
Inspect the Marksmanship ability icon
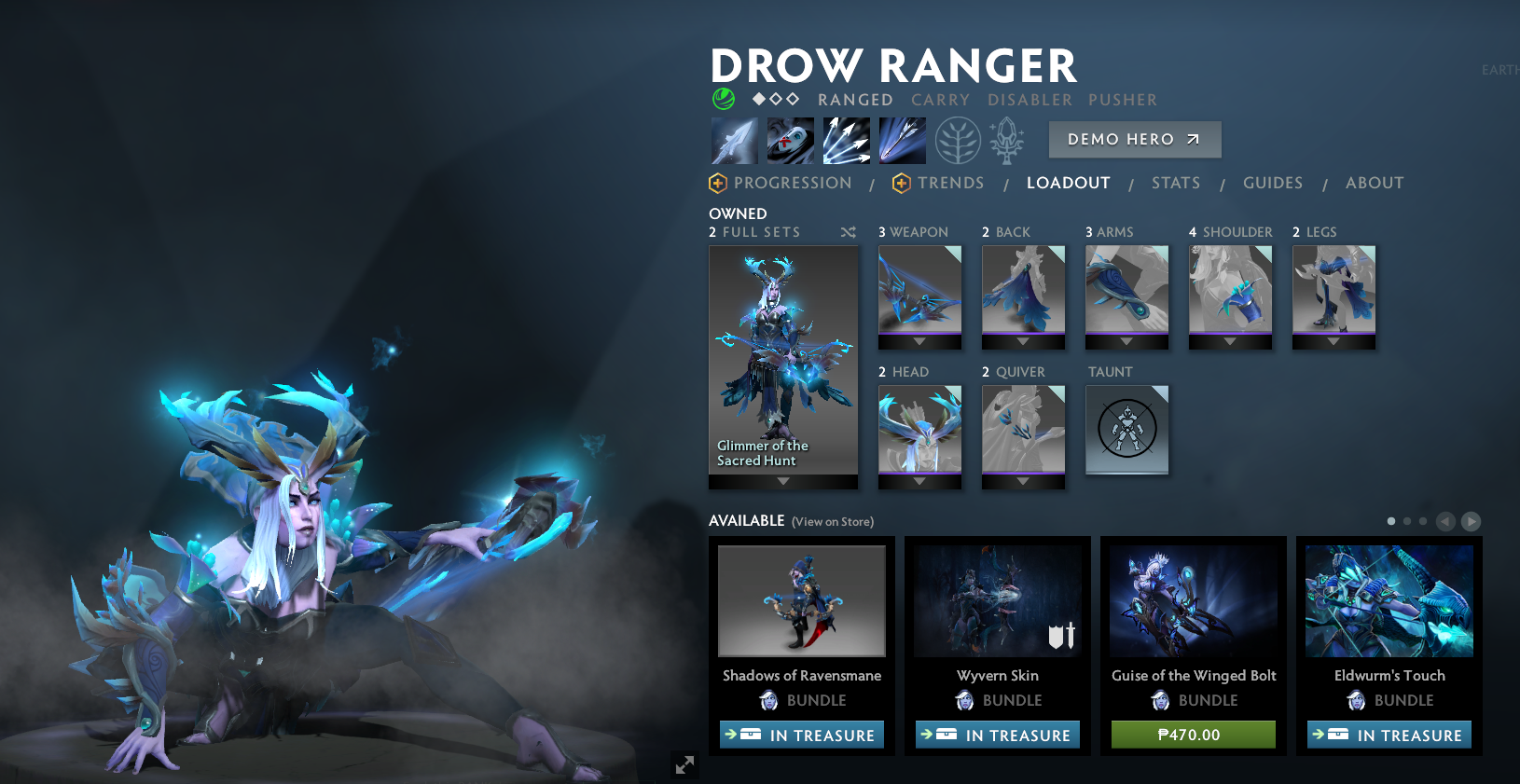(x=902, y=140)
